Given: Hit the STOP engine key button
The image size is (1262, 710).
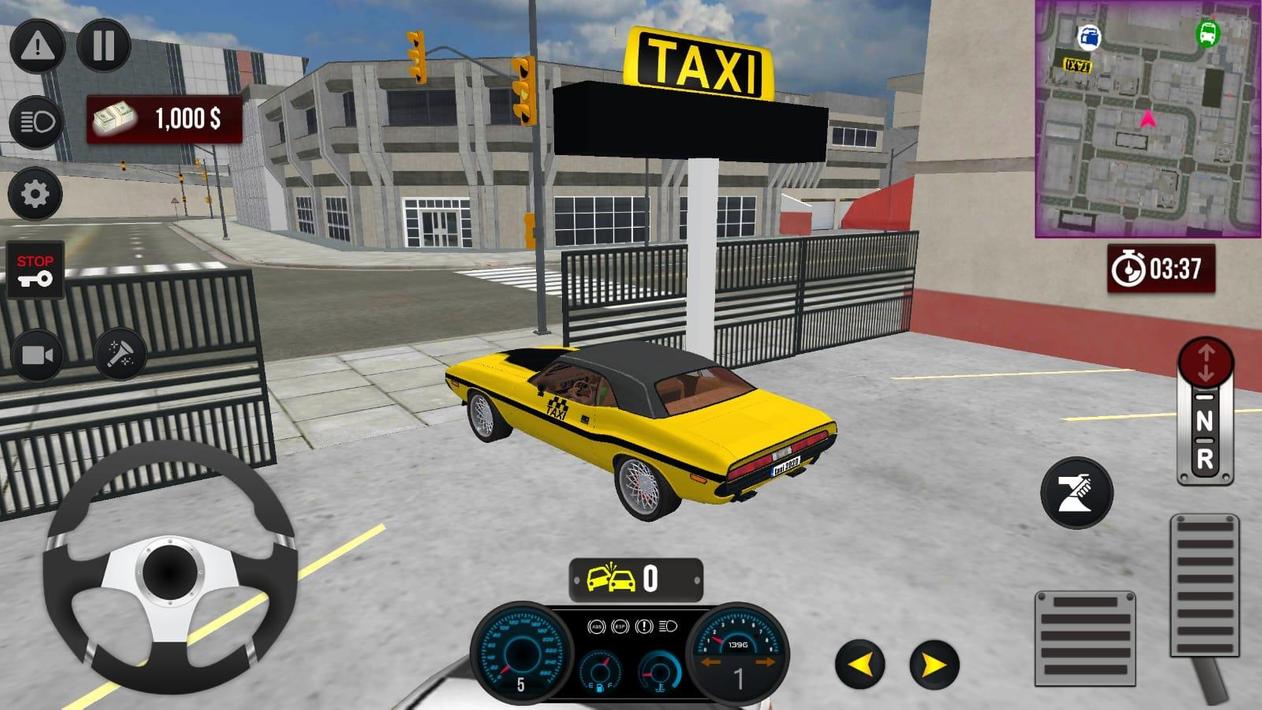Looking at the screenshot, I should tap(36, 269).
